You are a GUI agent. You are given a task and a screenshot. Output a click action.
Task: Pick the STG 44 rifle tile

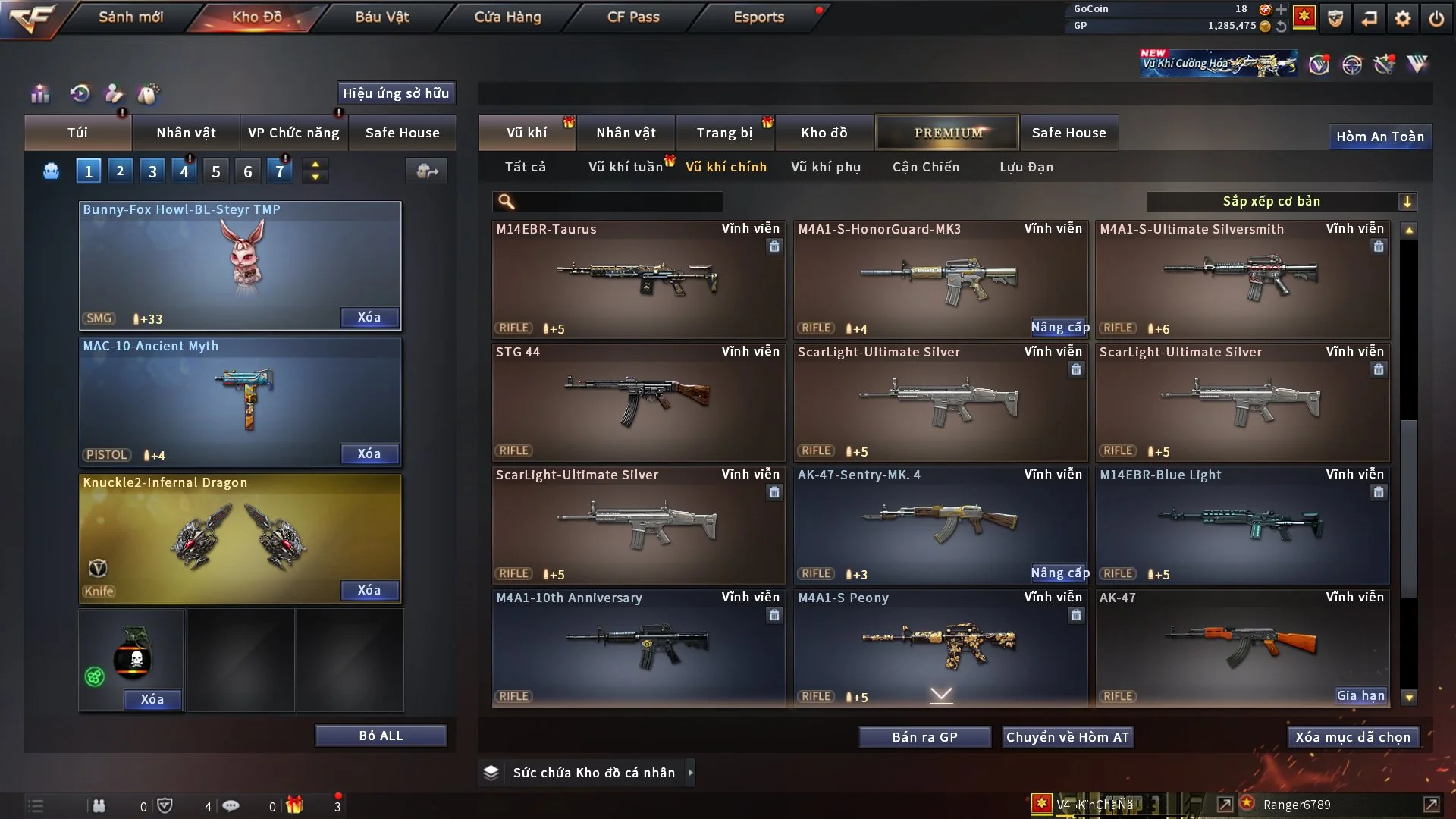tap(638, 402)
